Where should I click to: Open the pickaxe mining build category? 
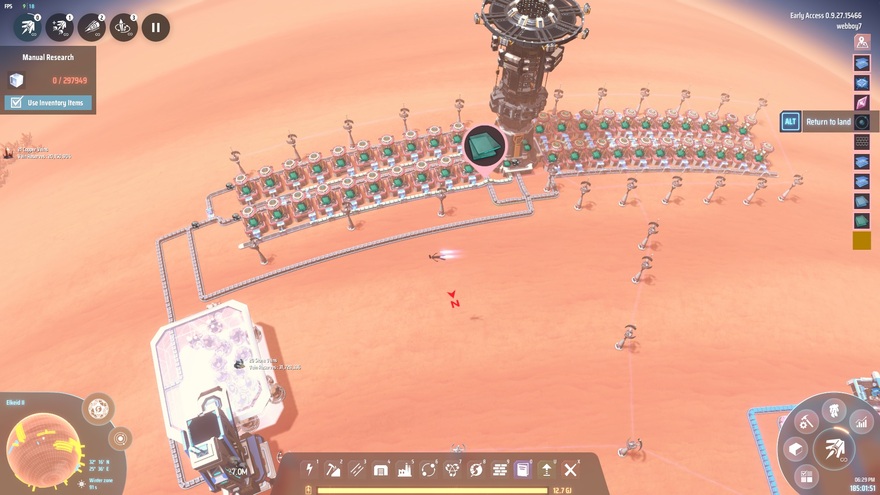point(333,469)
